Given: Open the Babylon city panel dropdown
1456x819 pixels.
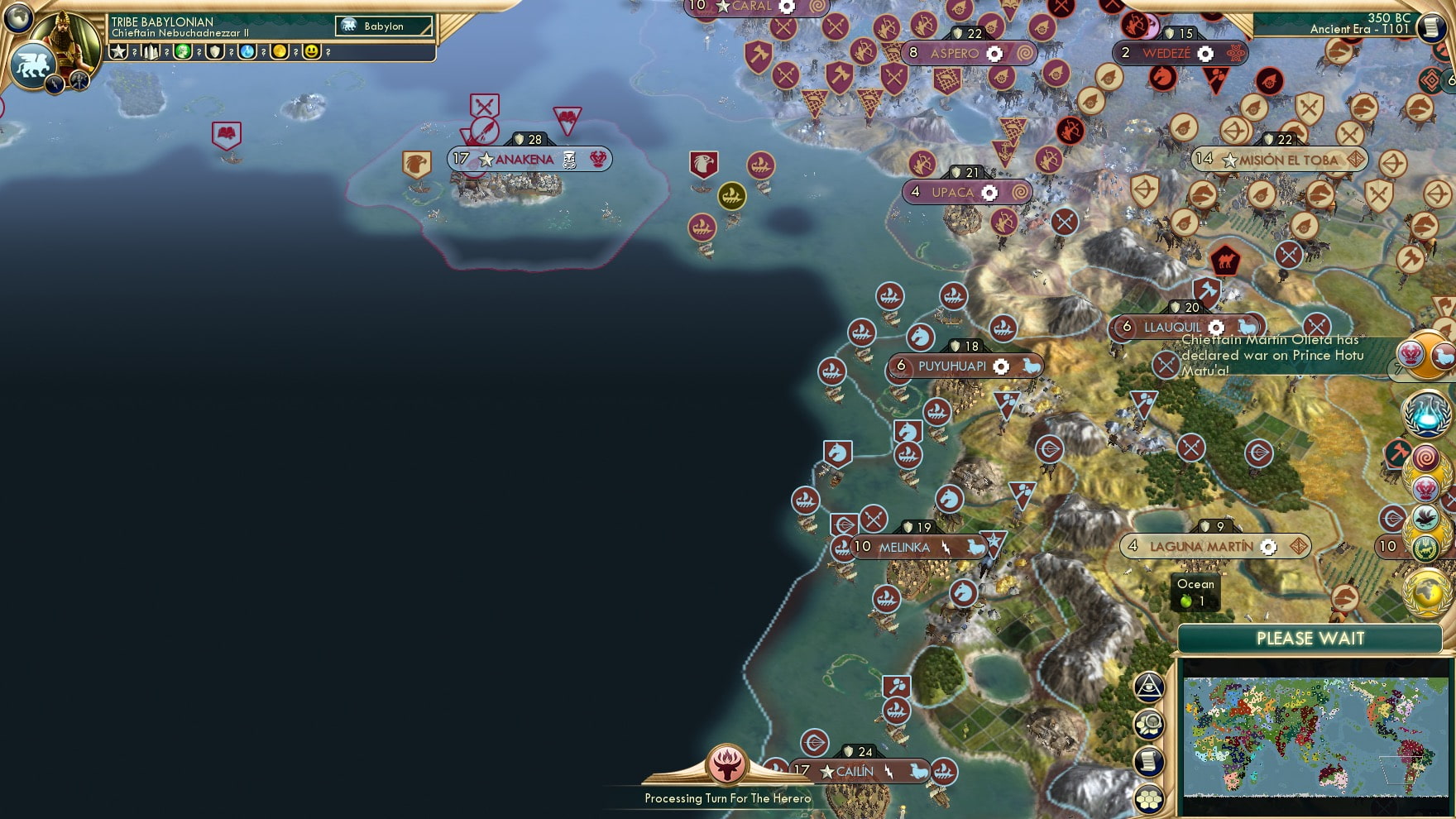Looking at the screenshot, I should coord(385,26).
